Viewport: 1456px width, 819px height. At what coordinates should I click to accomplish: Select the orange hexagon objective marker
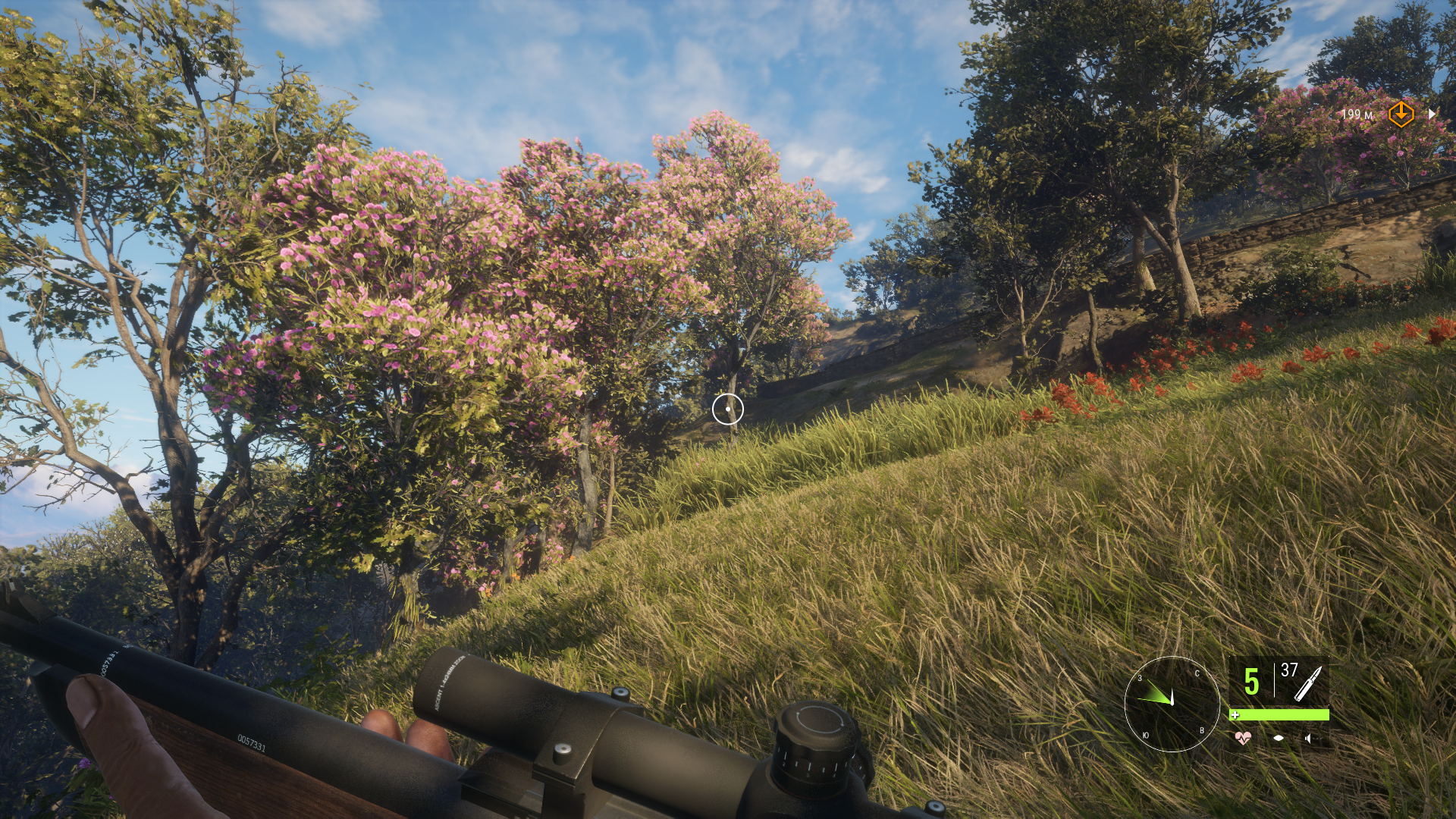point(1401,115)
